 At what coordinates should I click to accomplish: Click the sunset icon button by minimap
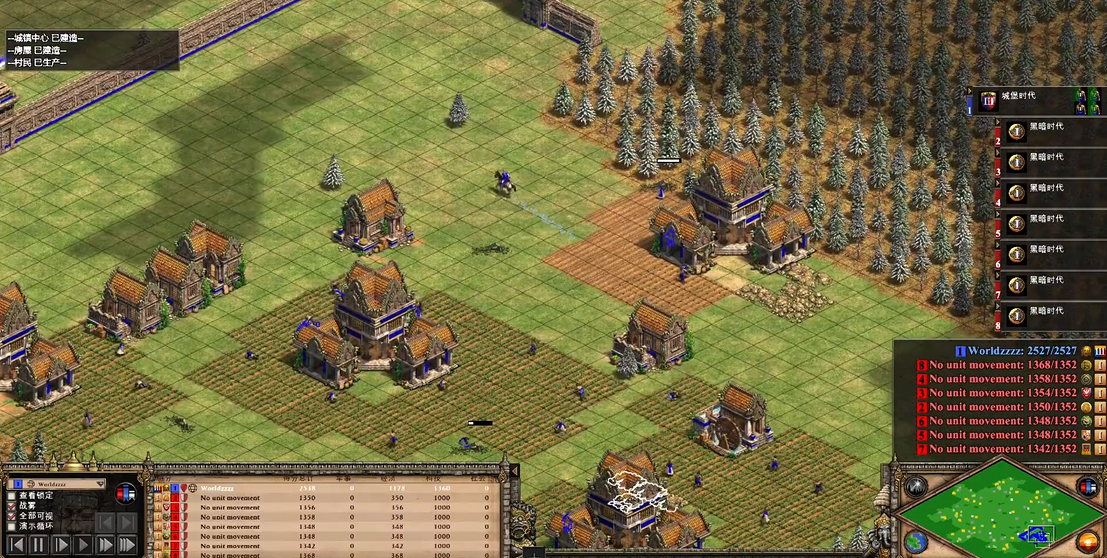tap(1086, 541)
